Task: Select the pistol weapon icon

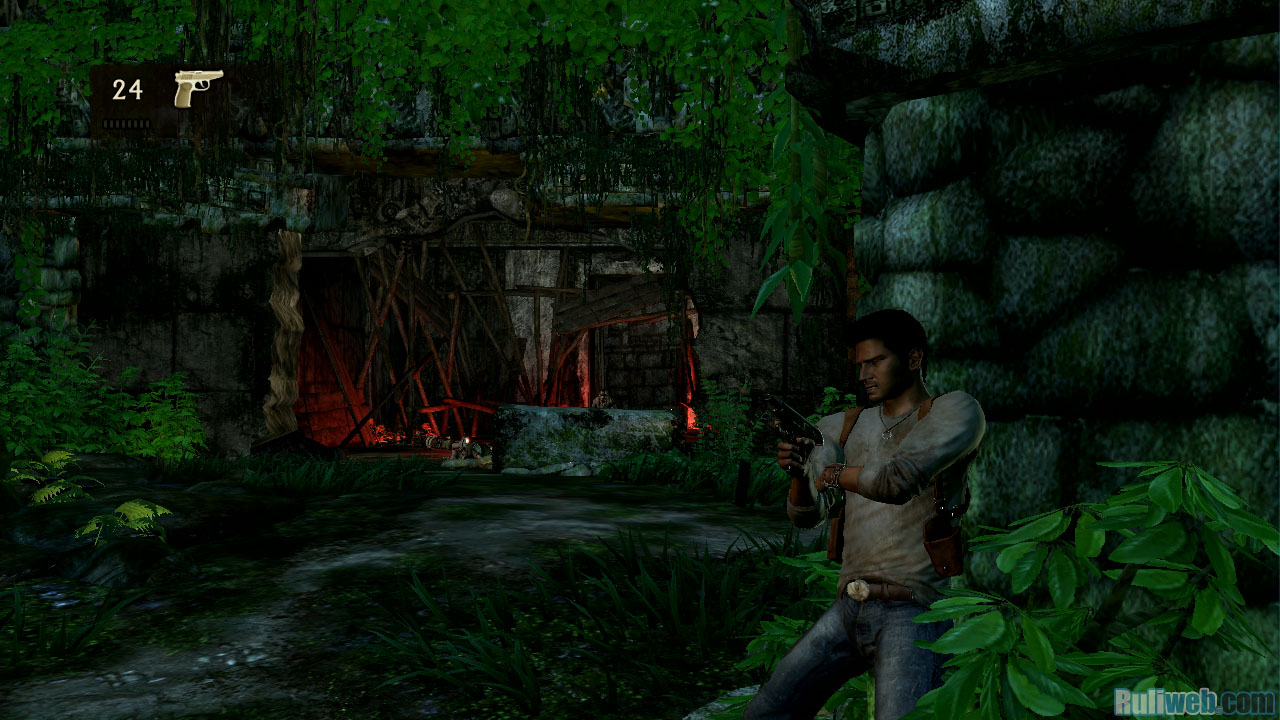Action: [197, 87]
